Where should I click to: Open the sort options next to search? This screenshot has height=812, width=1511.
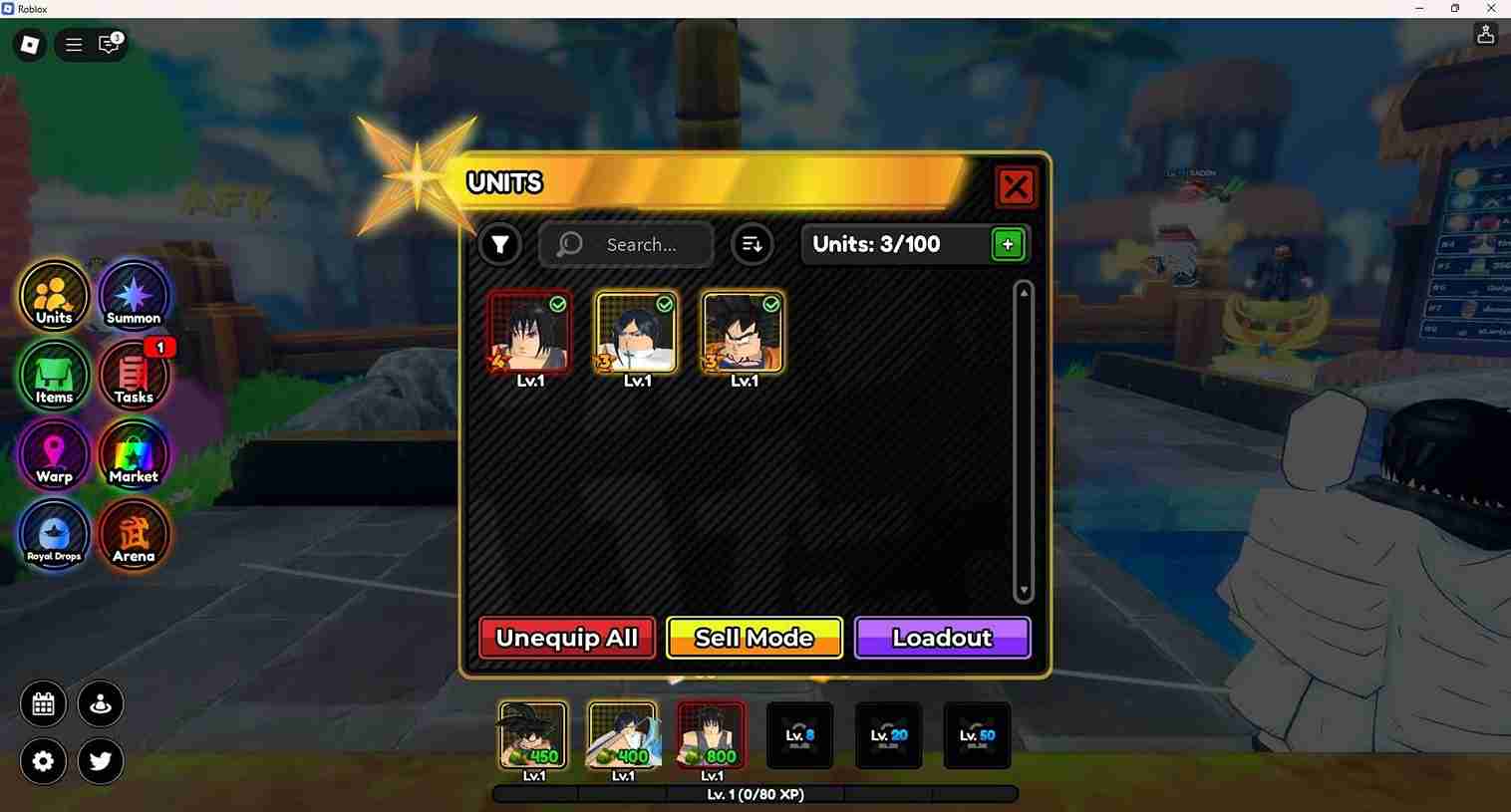[753, 244]
